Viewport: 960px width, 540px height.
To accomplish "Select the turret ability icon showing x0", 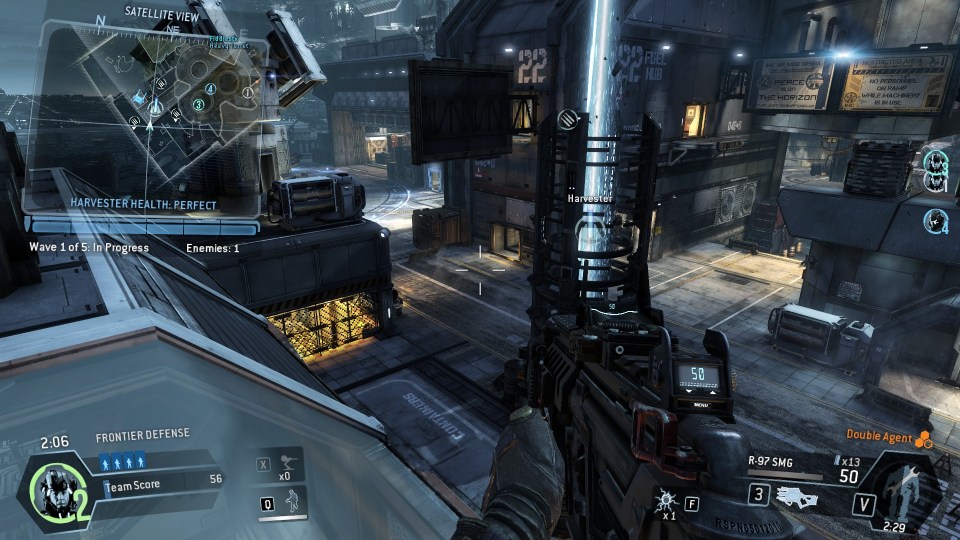I will [x=289, y=462].
